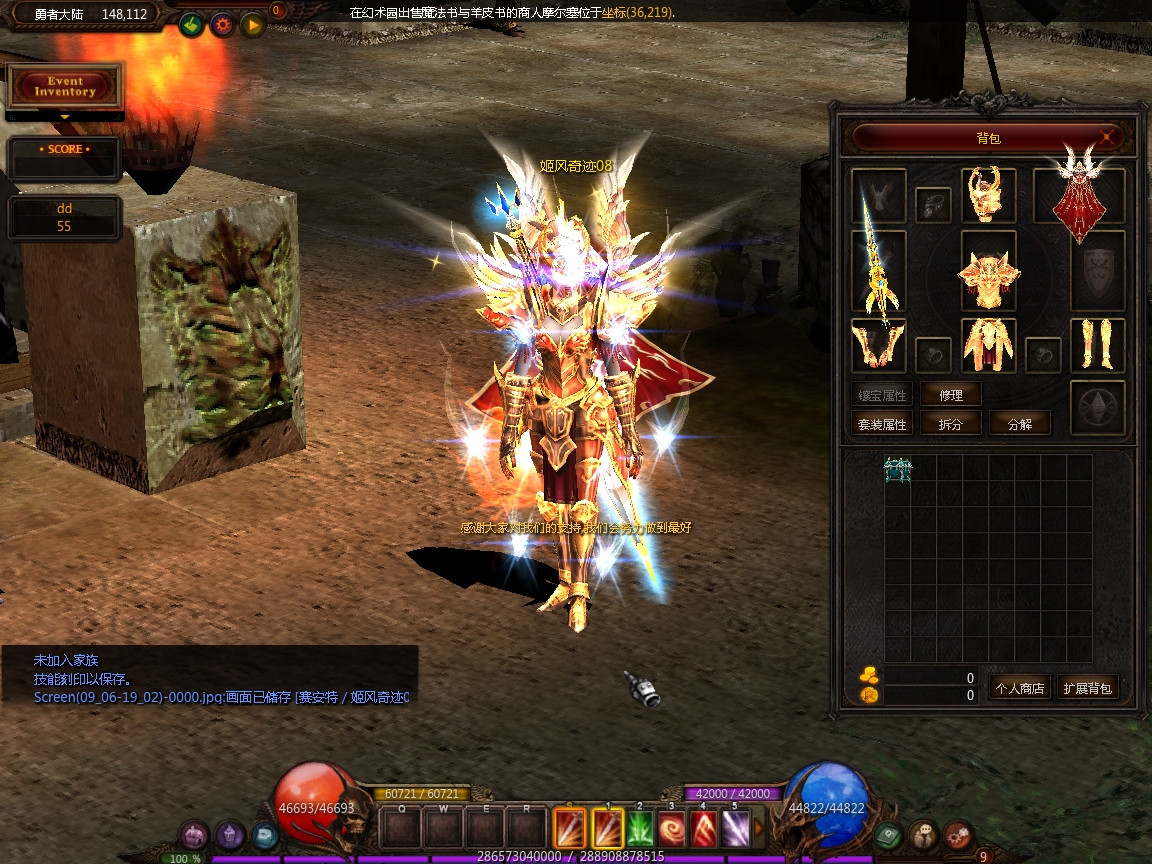
Task: Click the green checkmark icon at top
Action: 193,24
